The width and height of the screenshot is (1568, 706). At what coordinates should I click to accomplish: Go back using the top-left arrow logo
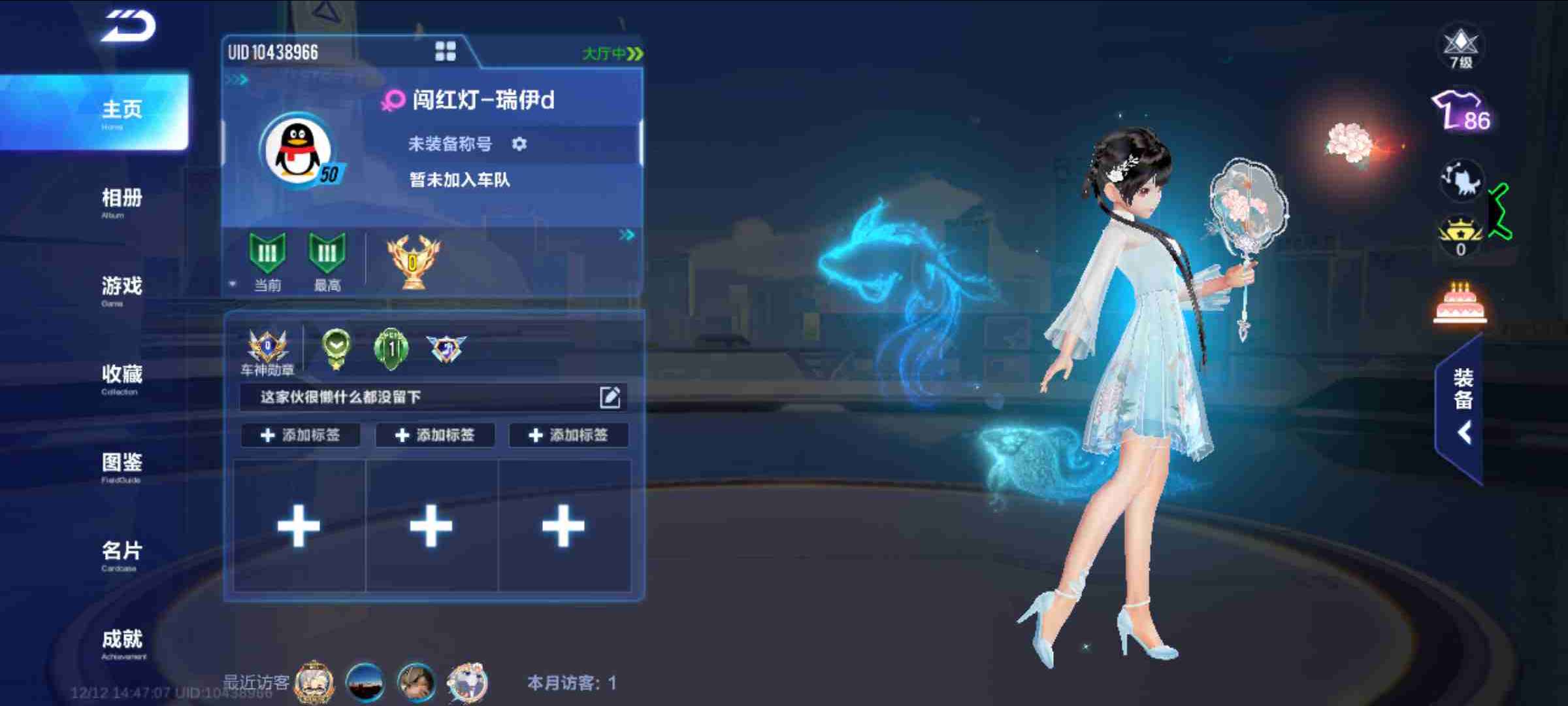tap(129, 26)
